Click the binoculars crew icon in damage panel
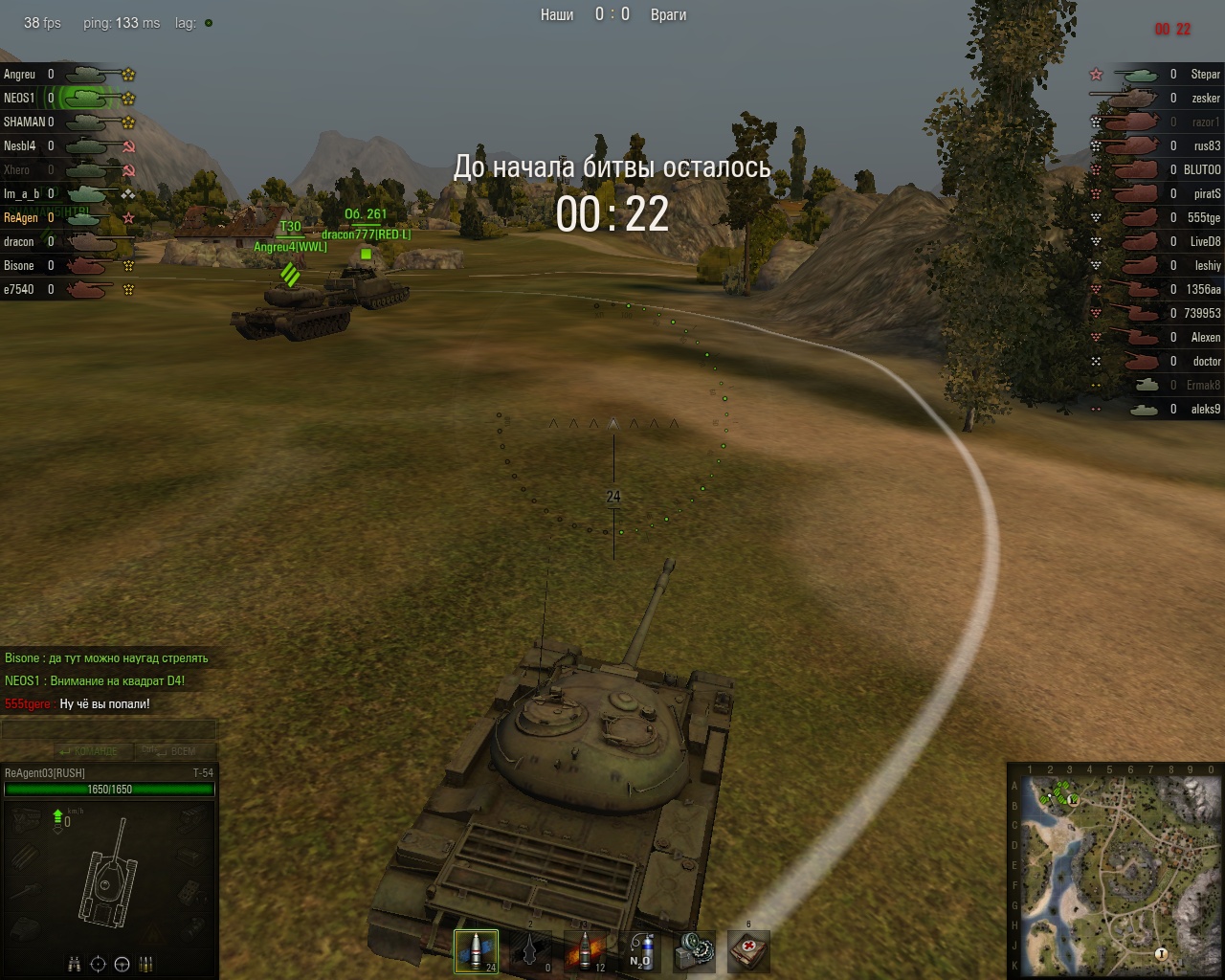1225x980 pixels. pyautogui.click(x=74, y=964)
